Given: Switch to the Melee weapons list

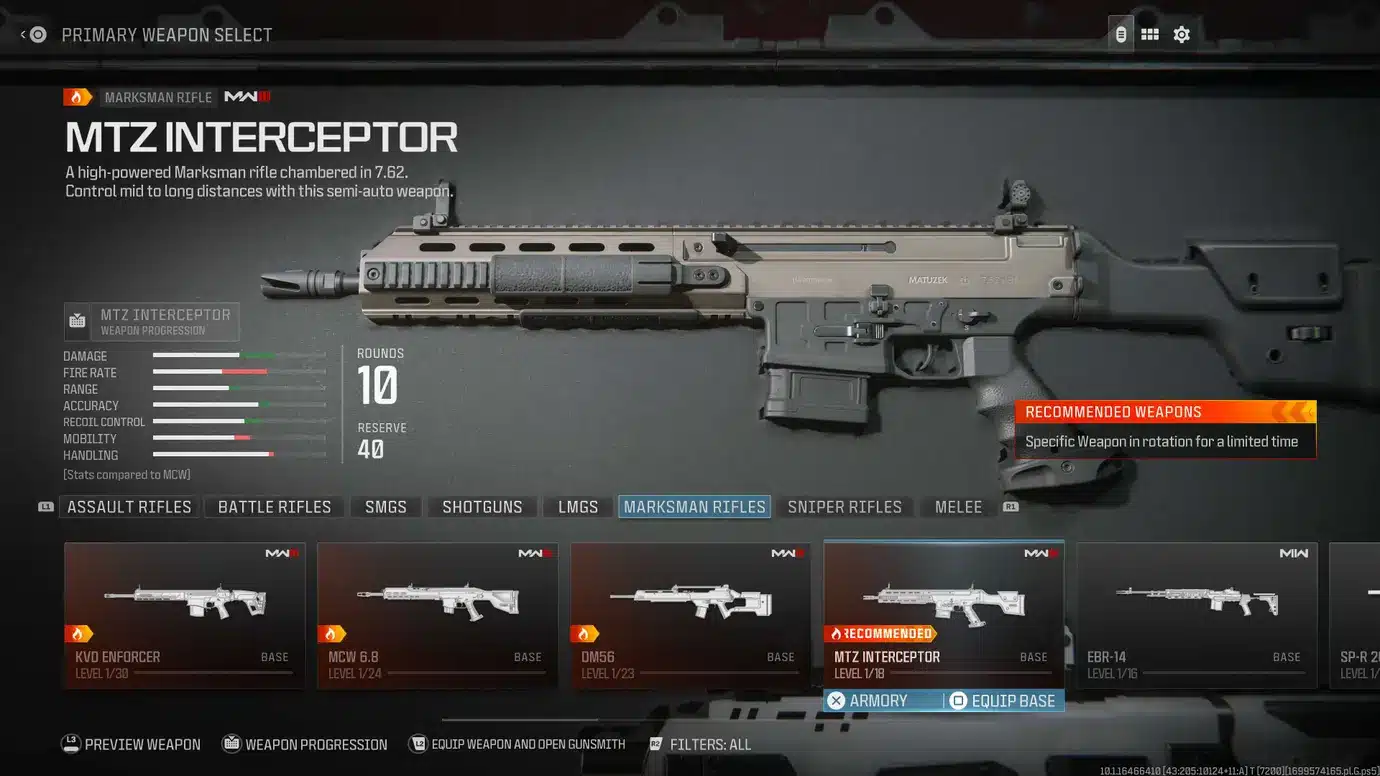Looking at the screenshot, I should coord(957,506).
